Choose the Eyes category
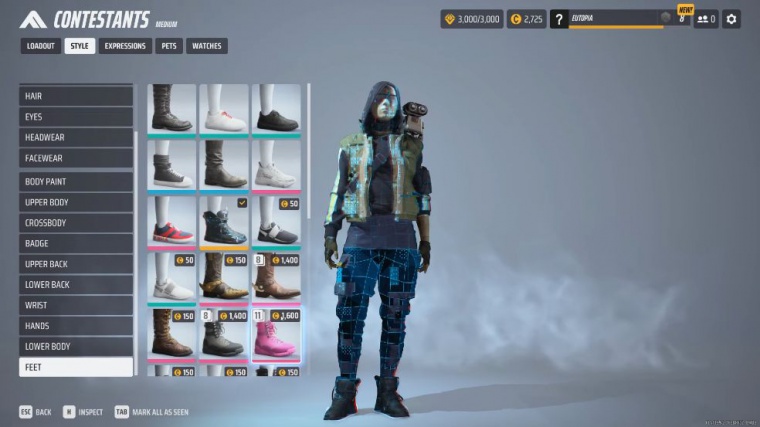Viewport: 760px width, 427px height. (x=76, y=117)
